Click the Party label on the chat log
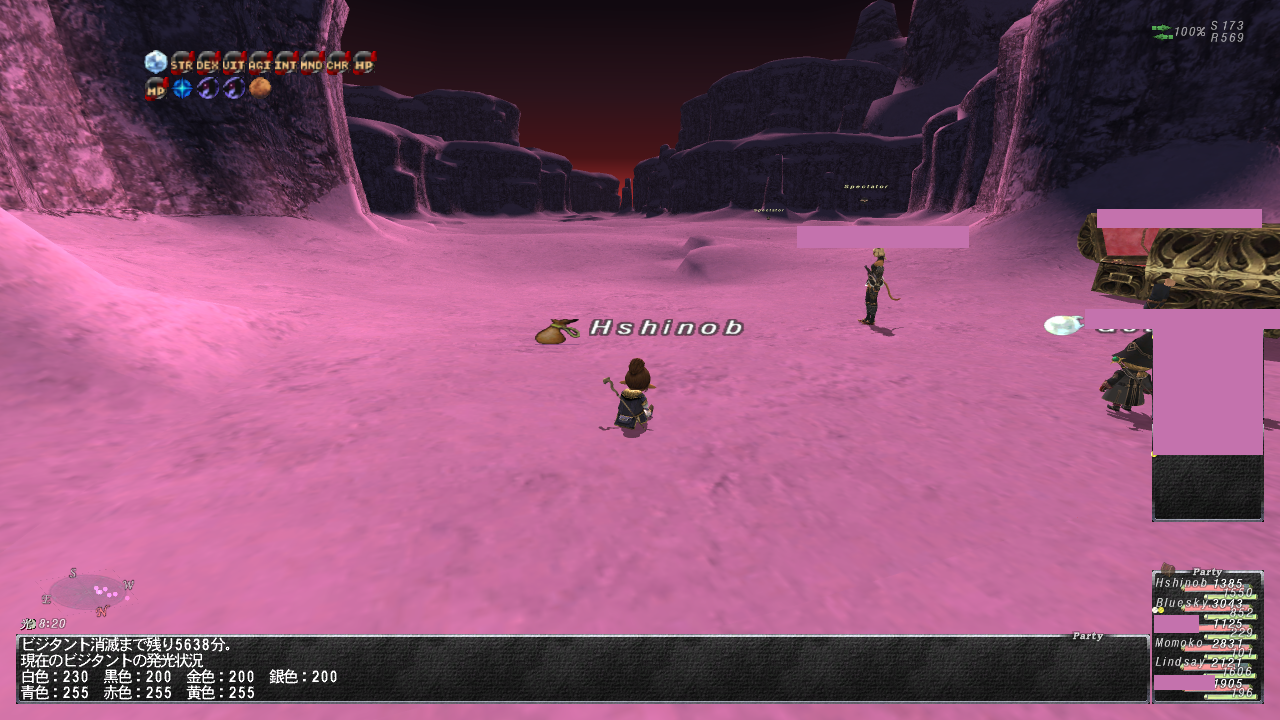 point(1087,636)
